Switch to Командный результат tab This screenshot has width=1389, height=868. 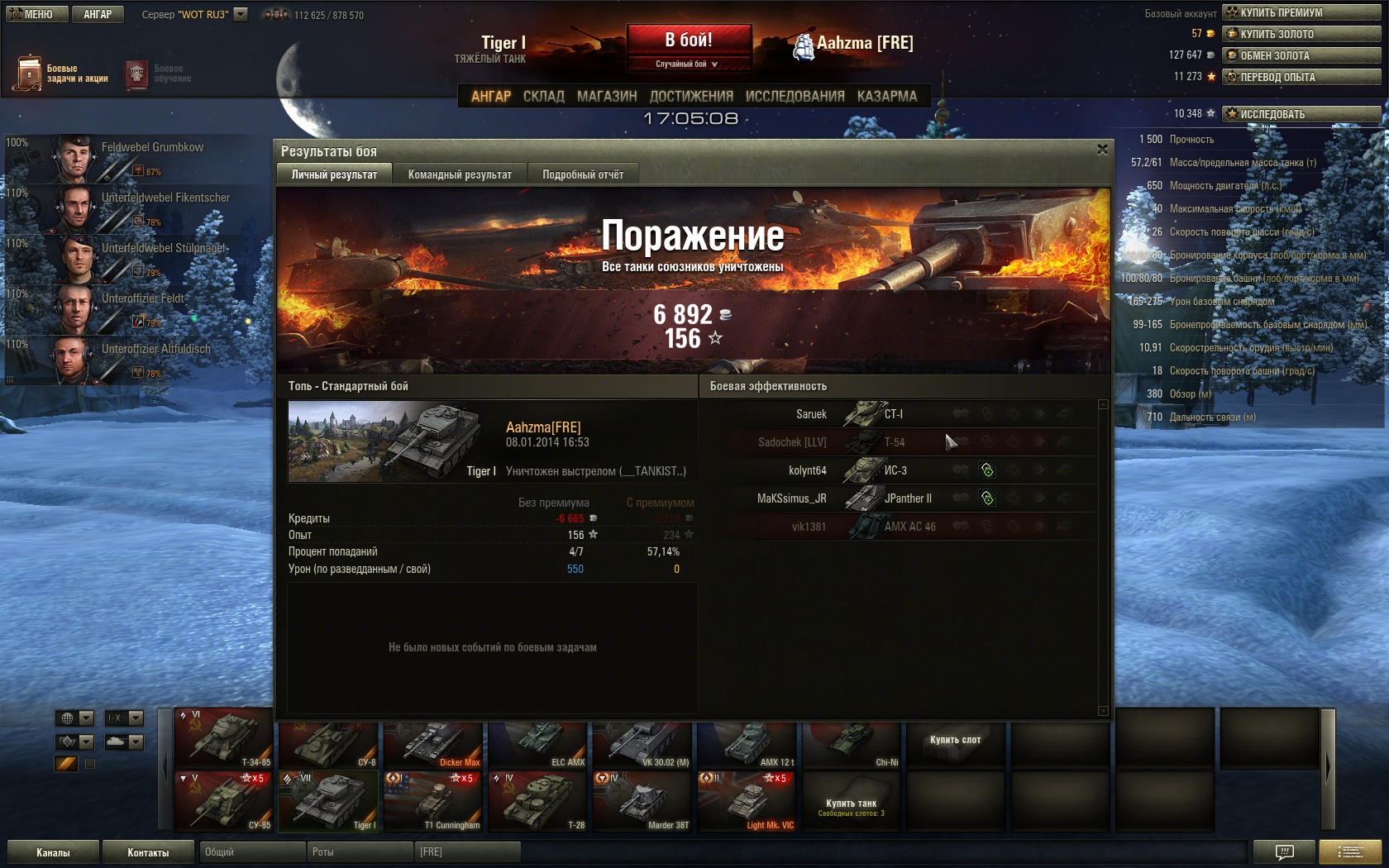coord(460,174)
